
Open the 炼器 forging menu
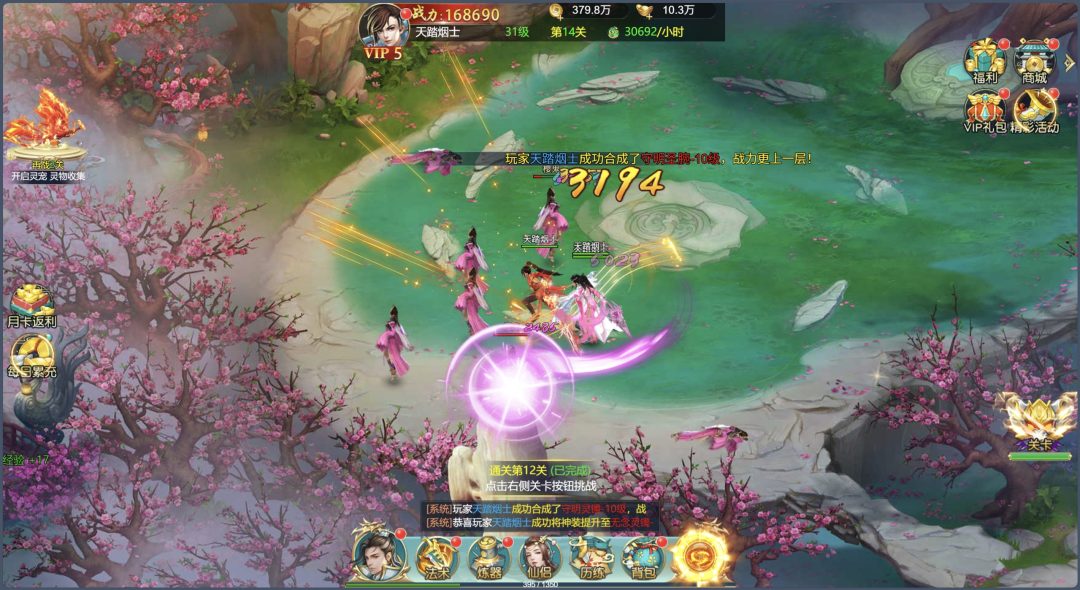click(x=489, y=557)
